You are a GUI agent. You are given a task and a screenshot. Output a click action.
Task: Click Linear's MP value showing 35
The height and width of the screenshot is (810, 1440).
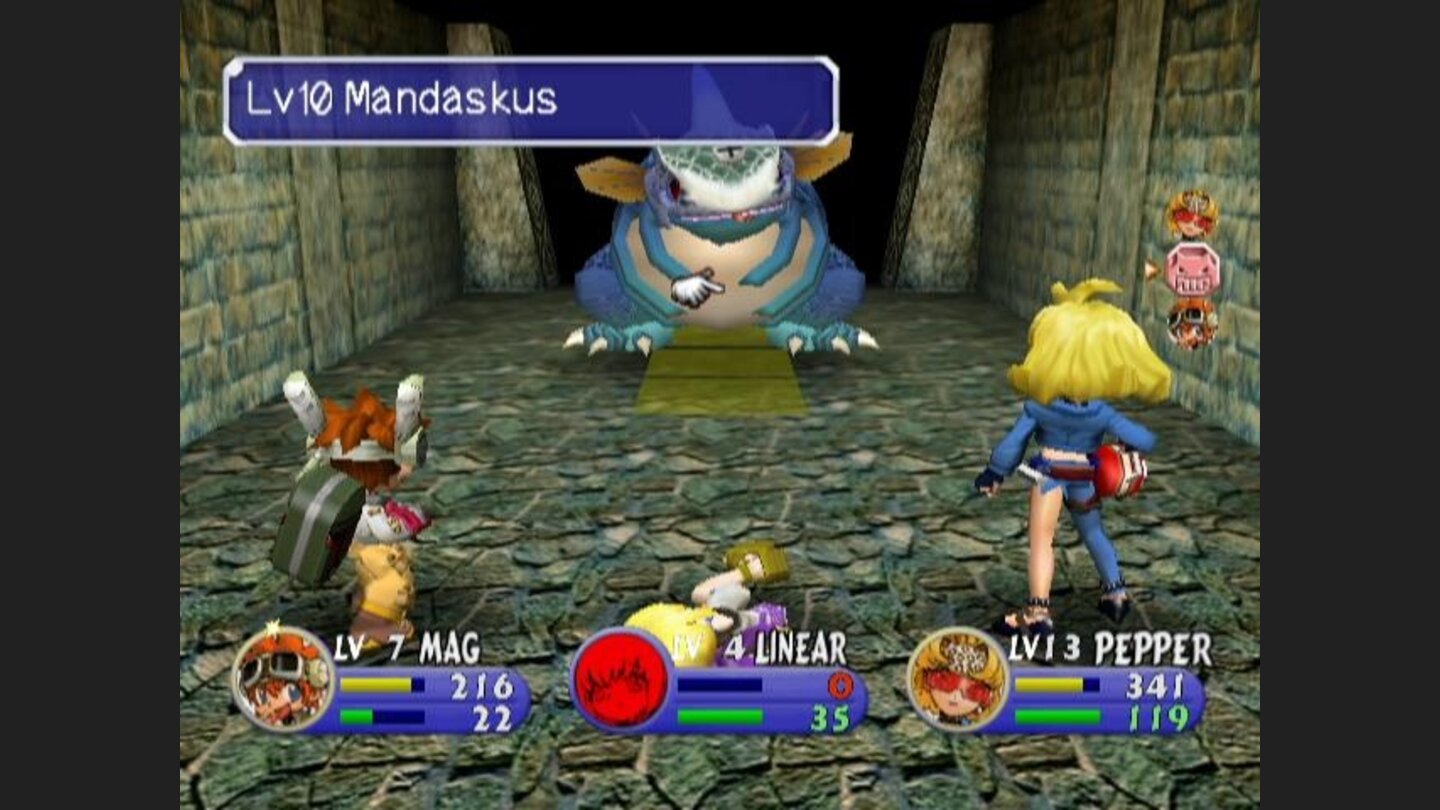pyautogui.click(x=830, y=716)
